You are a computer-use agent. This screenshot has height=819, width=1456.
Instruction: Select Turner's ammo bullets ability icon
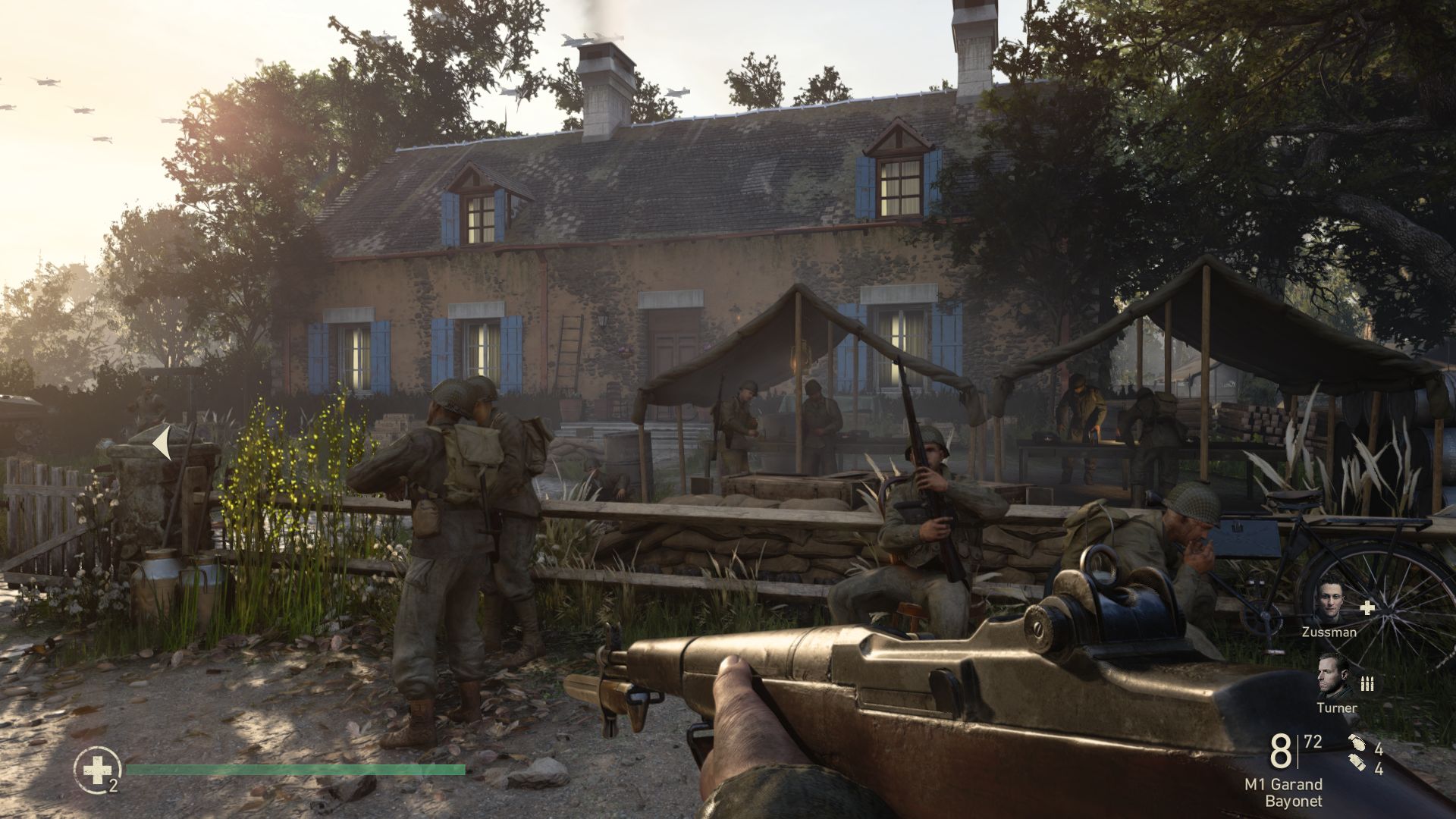1367,685
